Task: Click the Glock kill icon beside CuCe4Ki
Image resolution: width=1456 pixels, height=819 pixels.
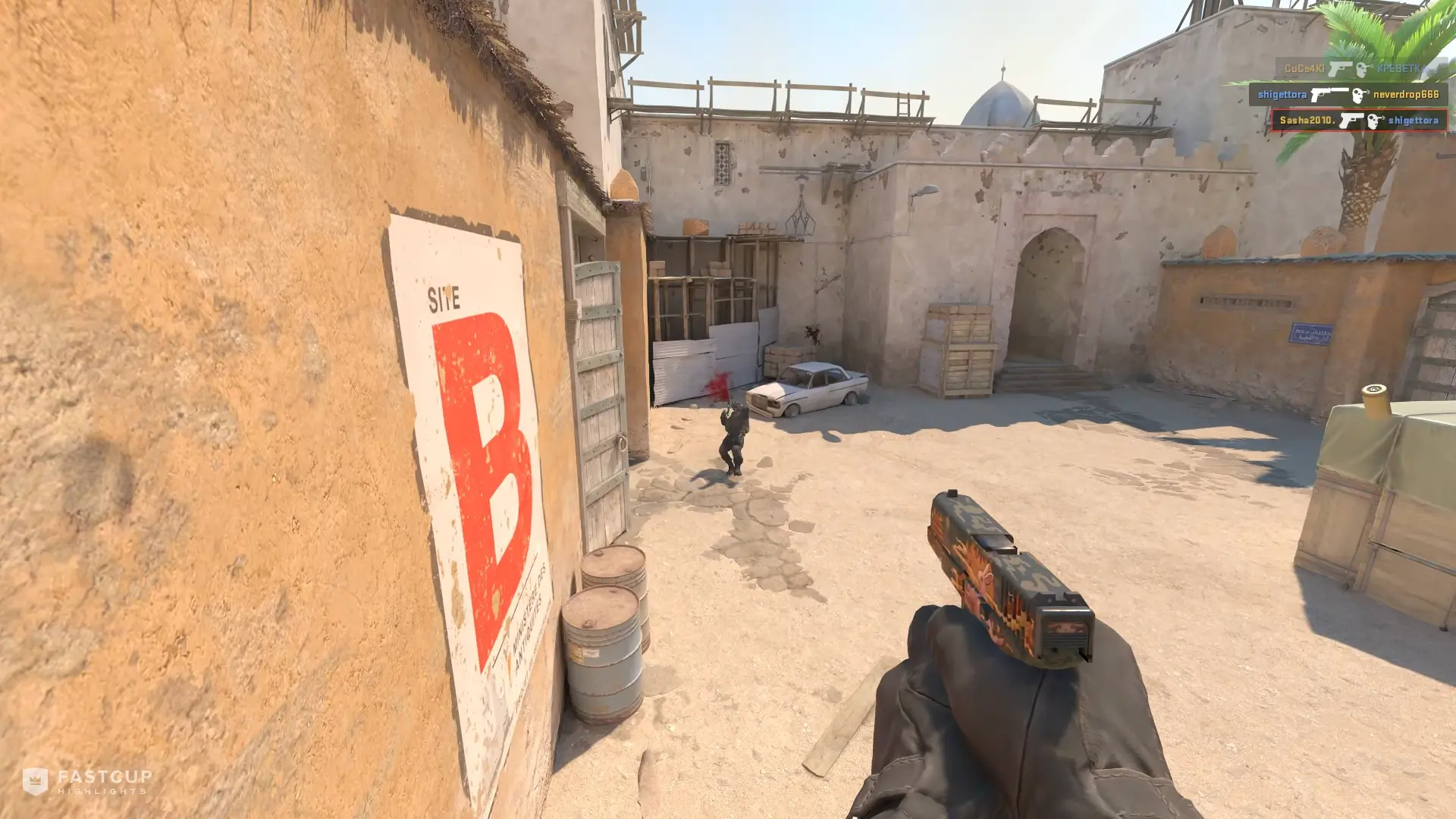Action: [1341, 69]
